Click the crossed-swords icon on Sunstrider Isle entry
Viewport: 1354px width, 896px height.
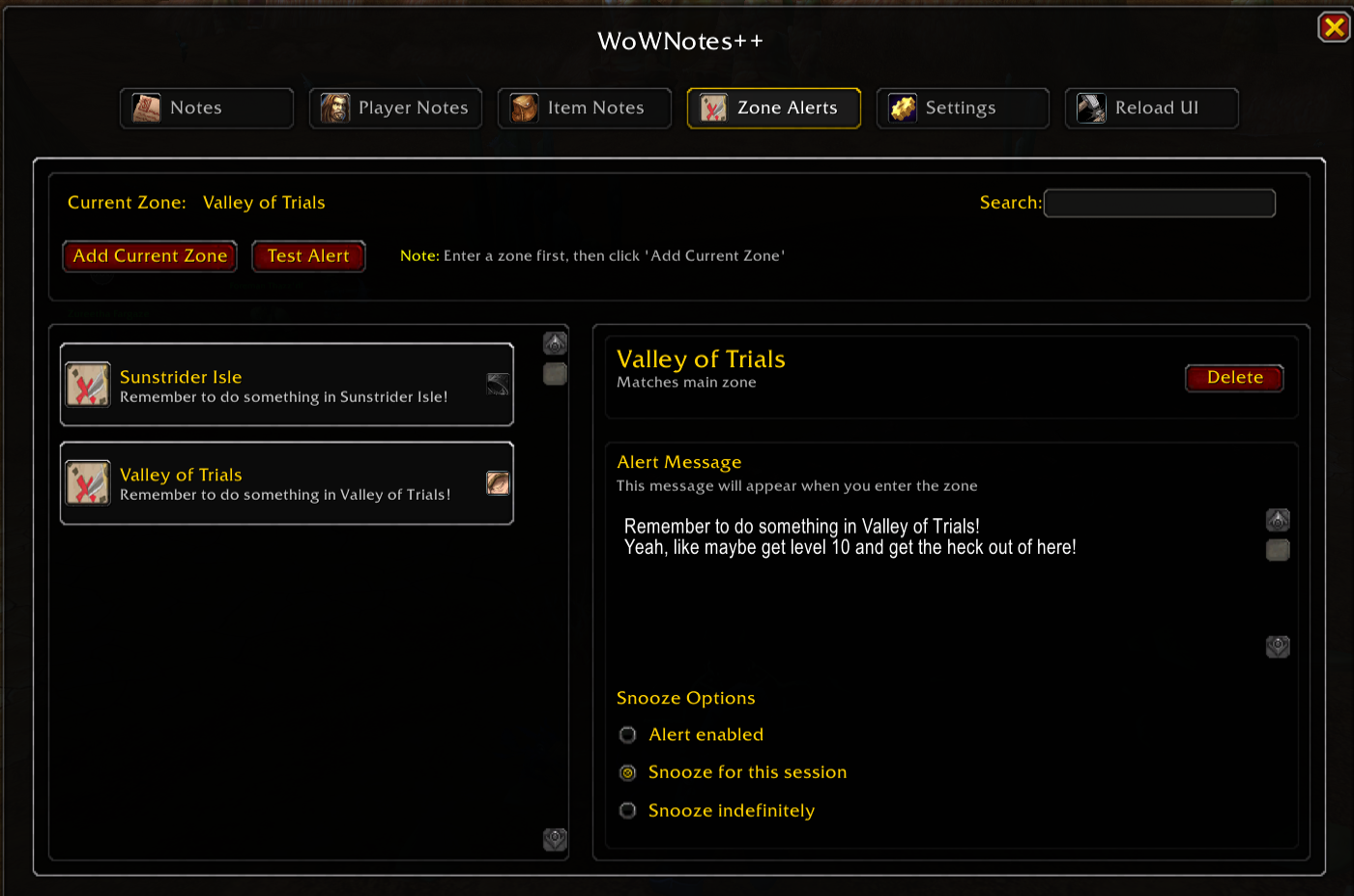88,384
